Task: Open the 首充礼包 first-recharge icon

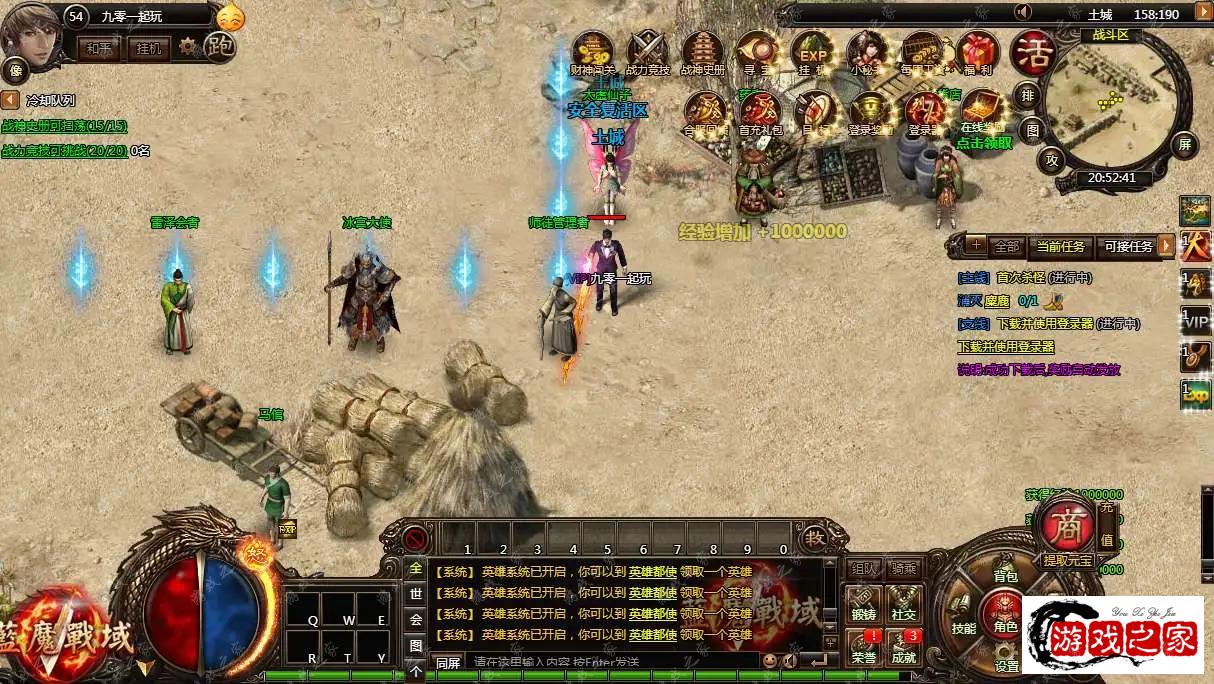Action: coord(760,112)
